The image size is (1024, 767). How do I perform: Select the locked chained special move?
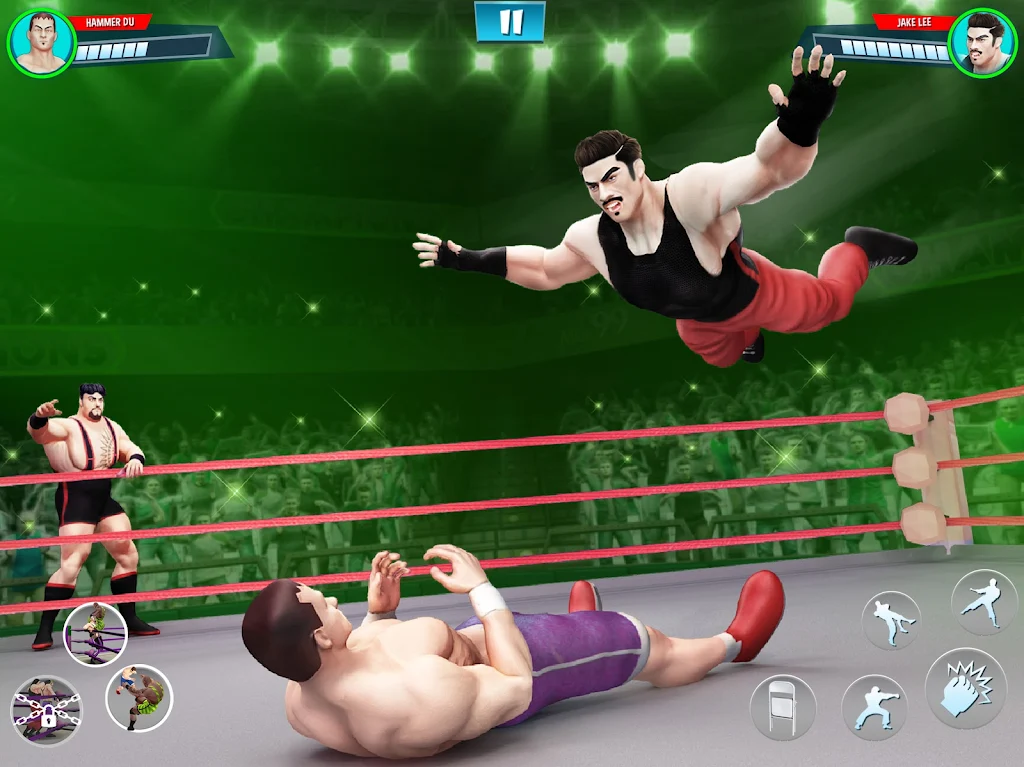pyautogui.click(x=46, y=709)
